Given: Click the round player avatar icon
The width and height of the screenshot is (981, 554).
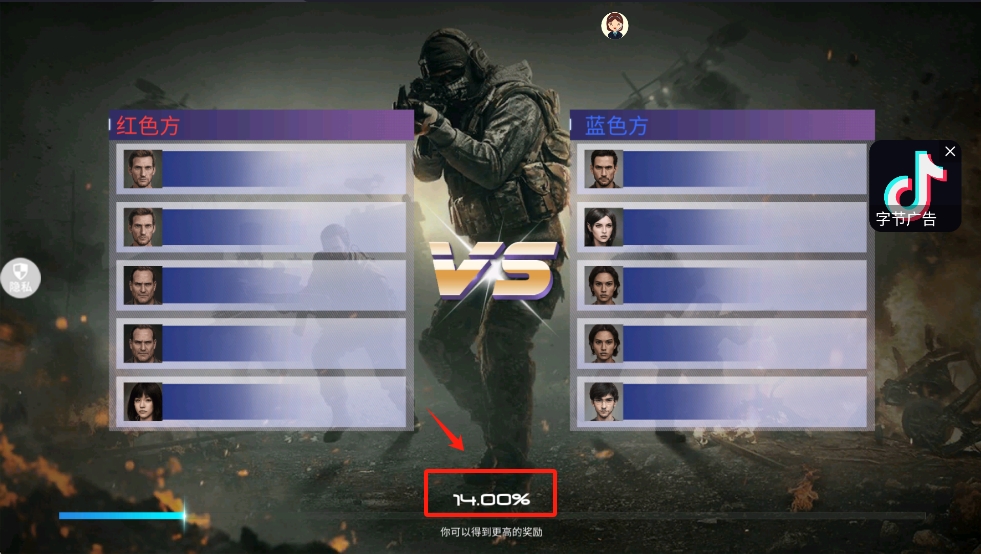Looking at the screenshot, I should (x=614, y=25).
